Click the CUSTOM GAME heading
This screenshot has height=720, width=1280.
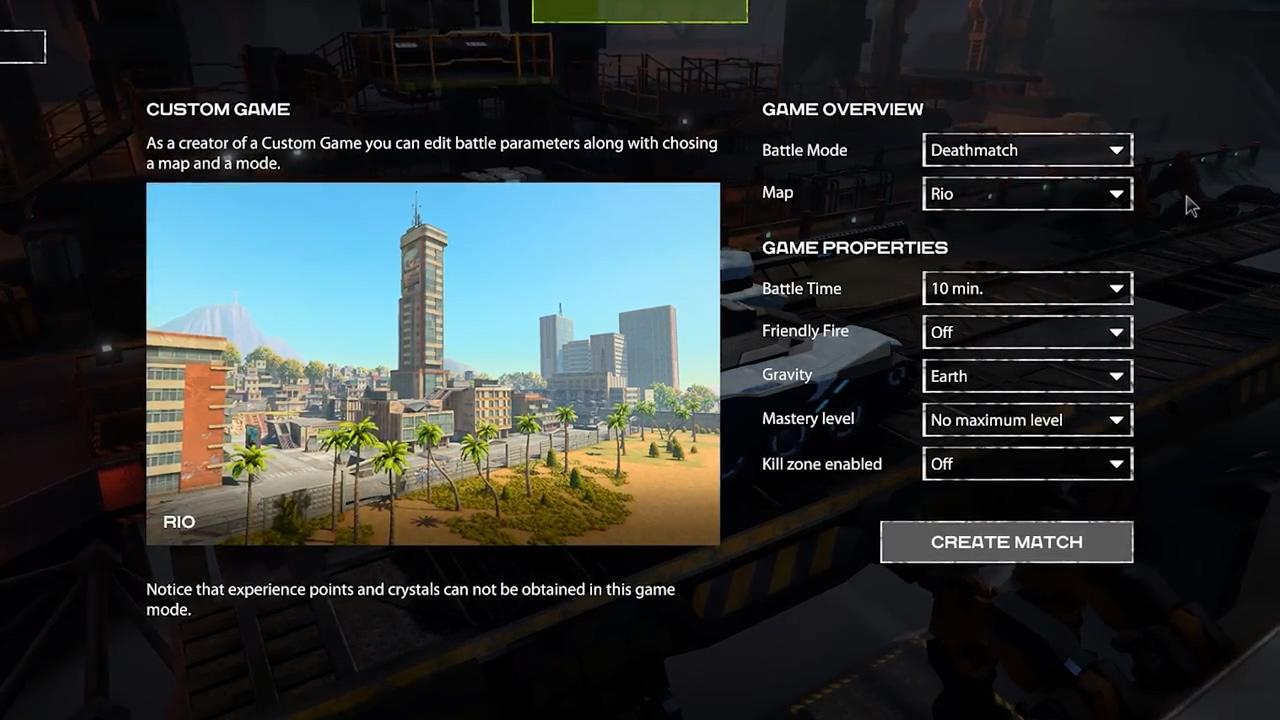click(x=218, y=109)
